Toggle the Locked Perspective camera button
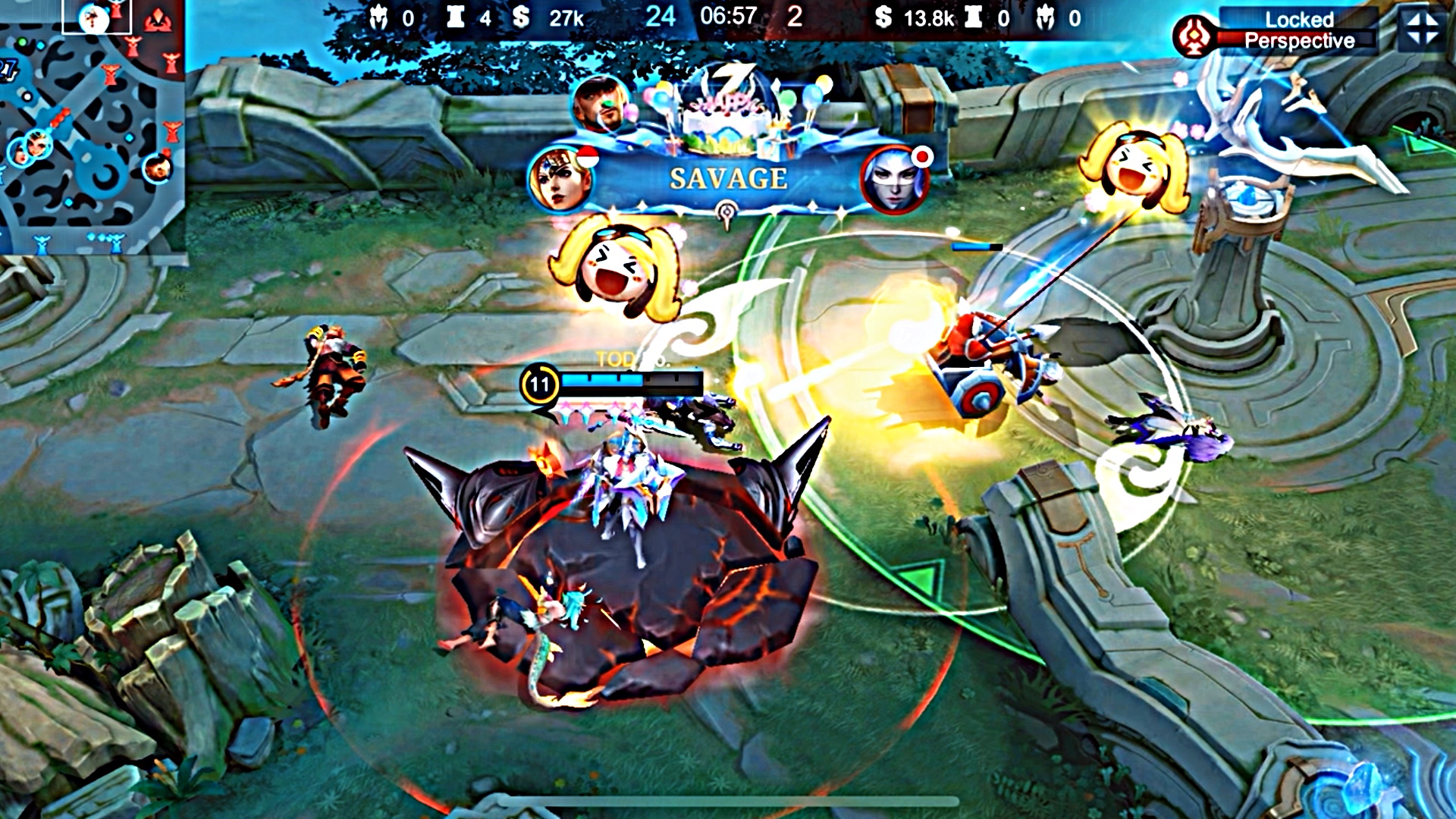Screen dimensions: 1456x819 point(1298,30)
